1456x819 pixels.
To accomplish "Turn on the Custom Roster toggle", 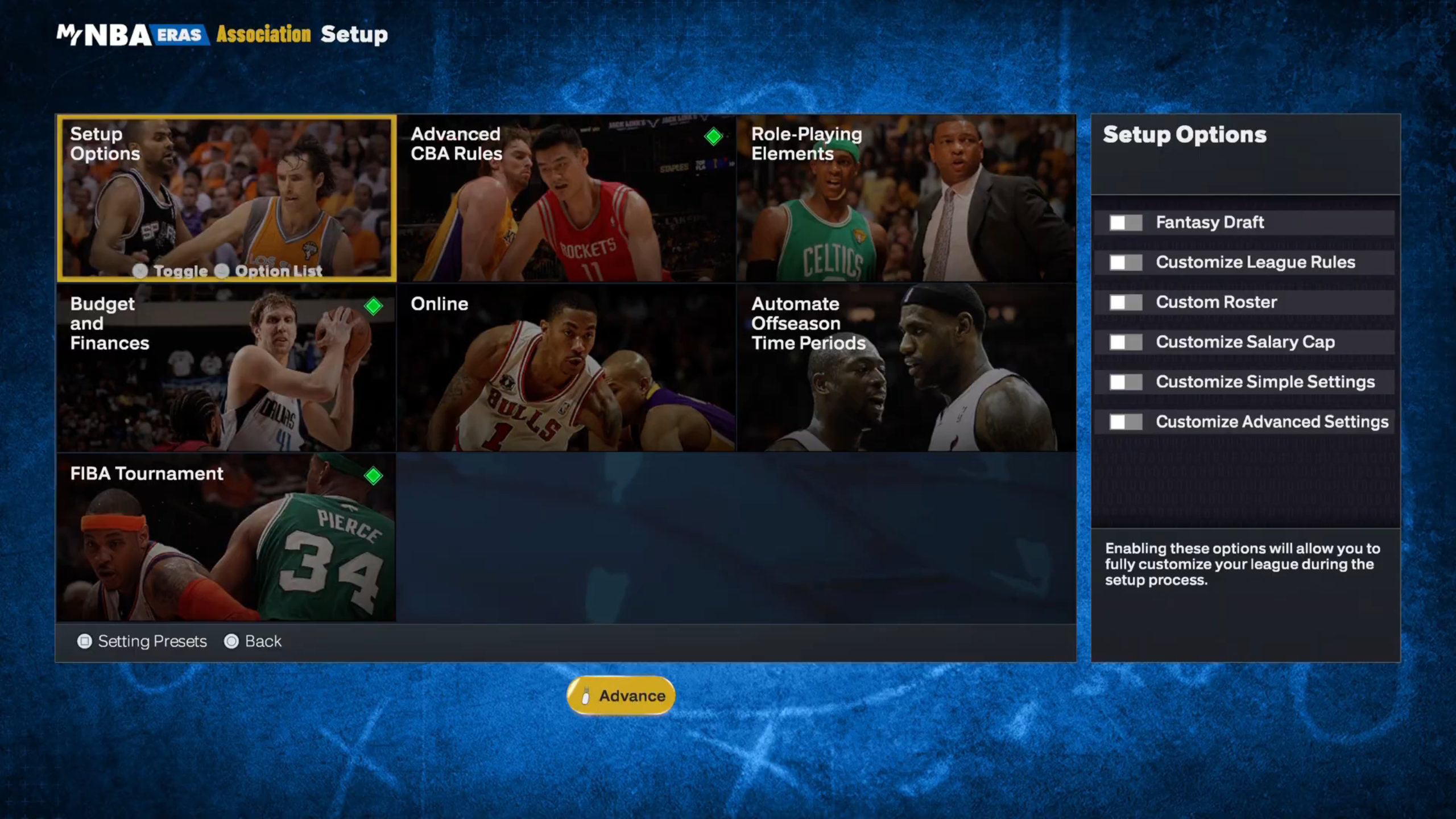I will [1126, 302].
